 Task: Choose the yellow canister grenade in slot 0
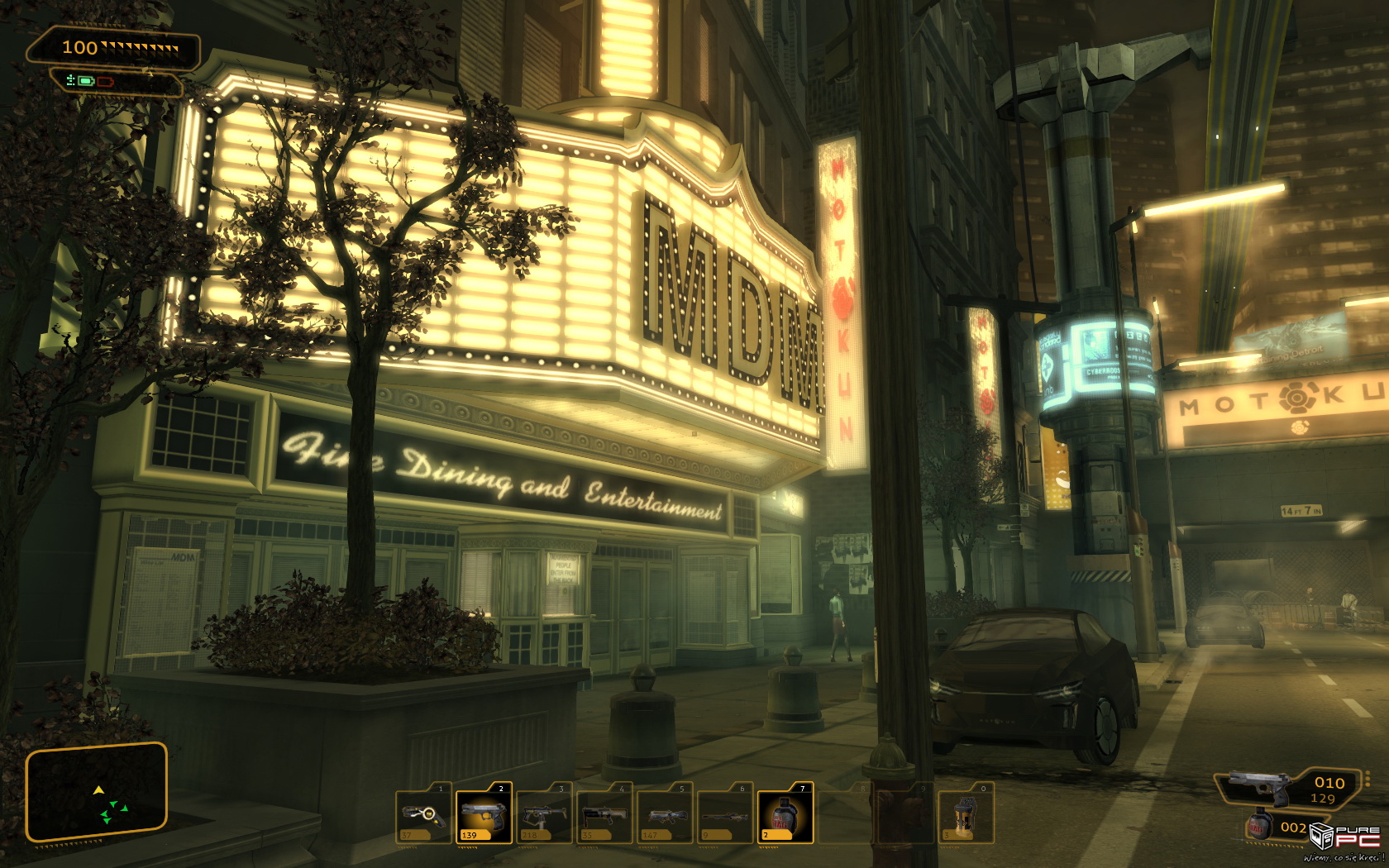tap(965, 815)
